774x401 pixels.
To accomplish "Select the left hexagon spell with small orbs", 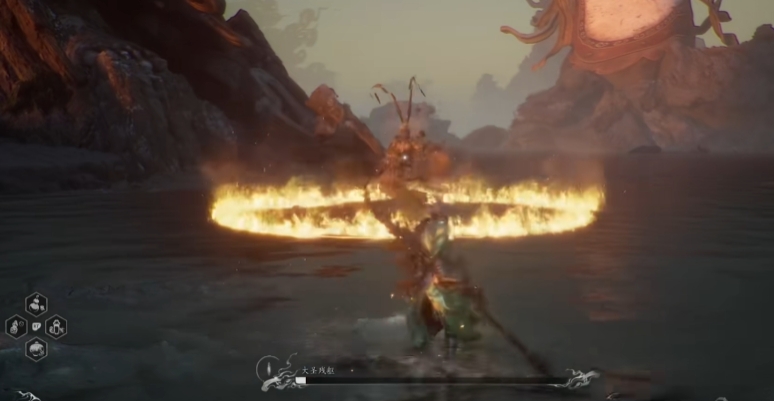I will click(16, 326).
